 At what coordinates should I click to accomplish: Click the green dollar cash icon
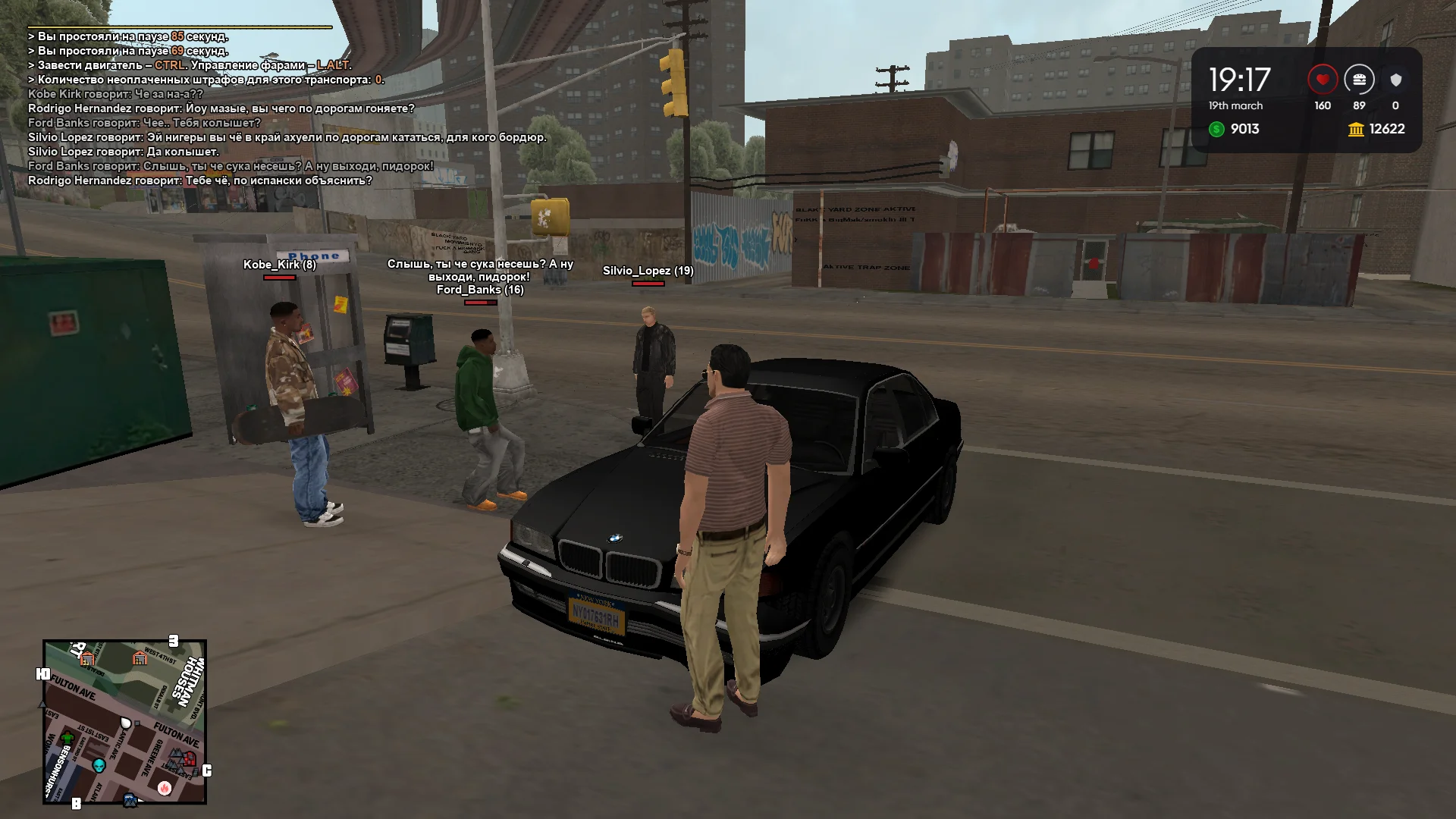click(1216, 129)
